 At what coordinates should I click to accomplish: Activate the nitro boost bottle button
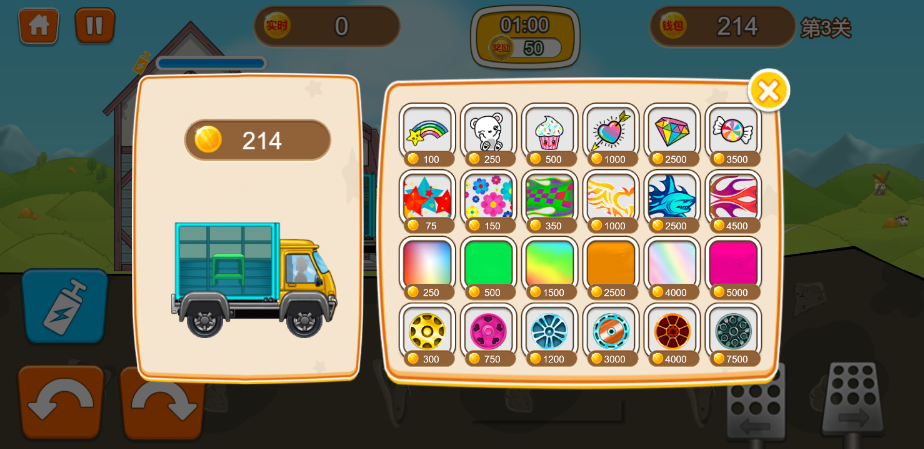[x=64, y=306]
